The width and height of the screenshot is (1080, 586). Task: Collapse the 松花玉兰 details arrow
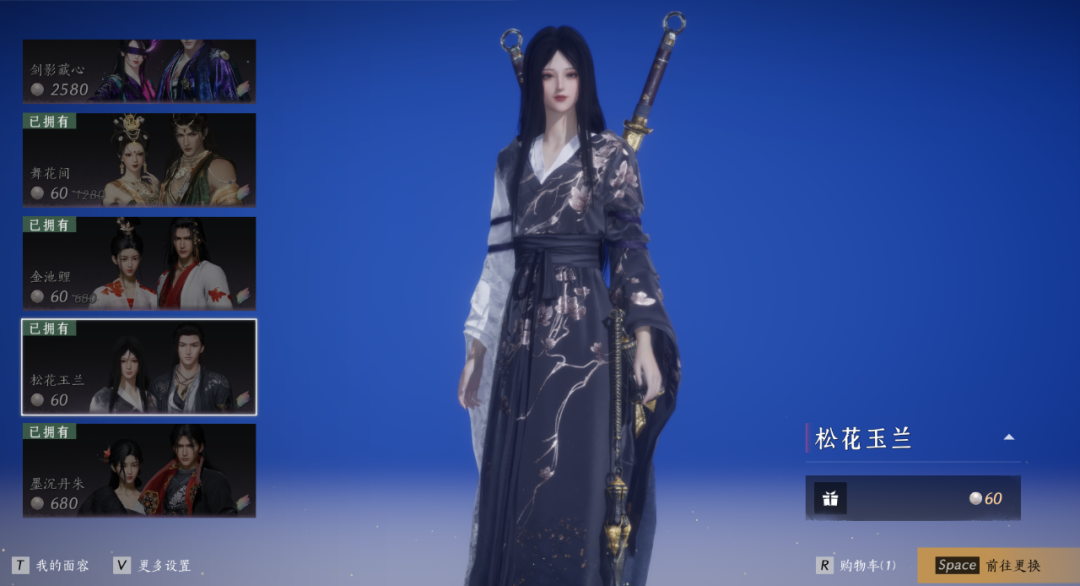[x=1009, y=437]
